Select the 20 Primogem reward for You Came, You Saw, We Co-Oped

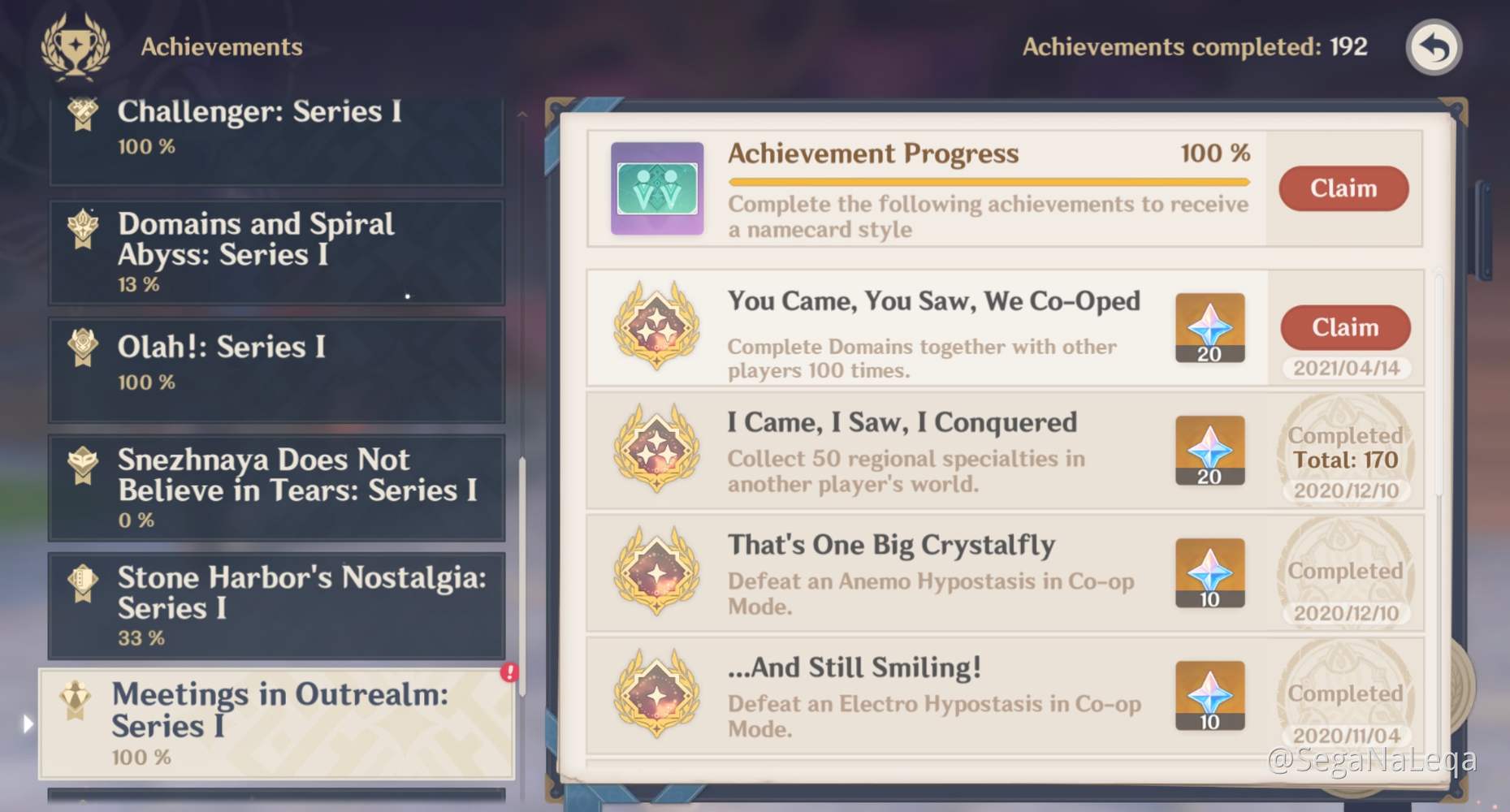pos(1209,329)
